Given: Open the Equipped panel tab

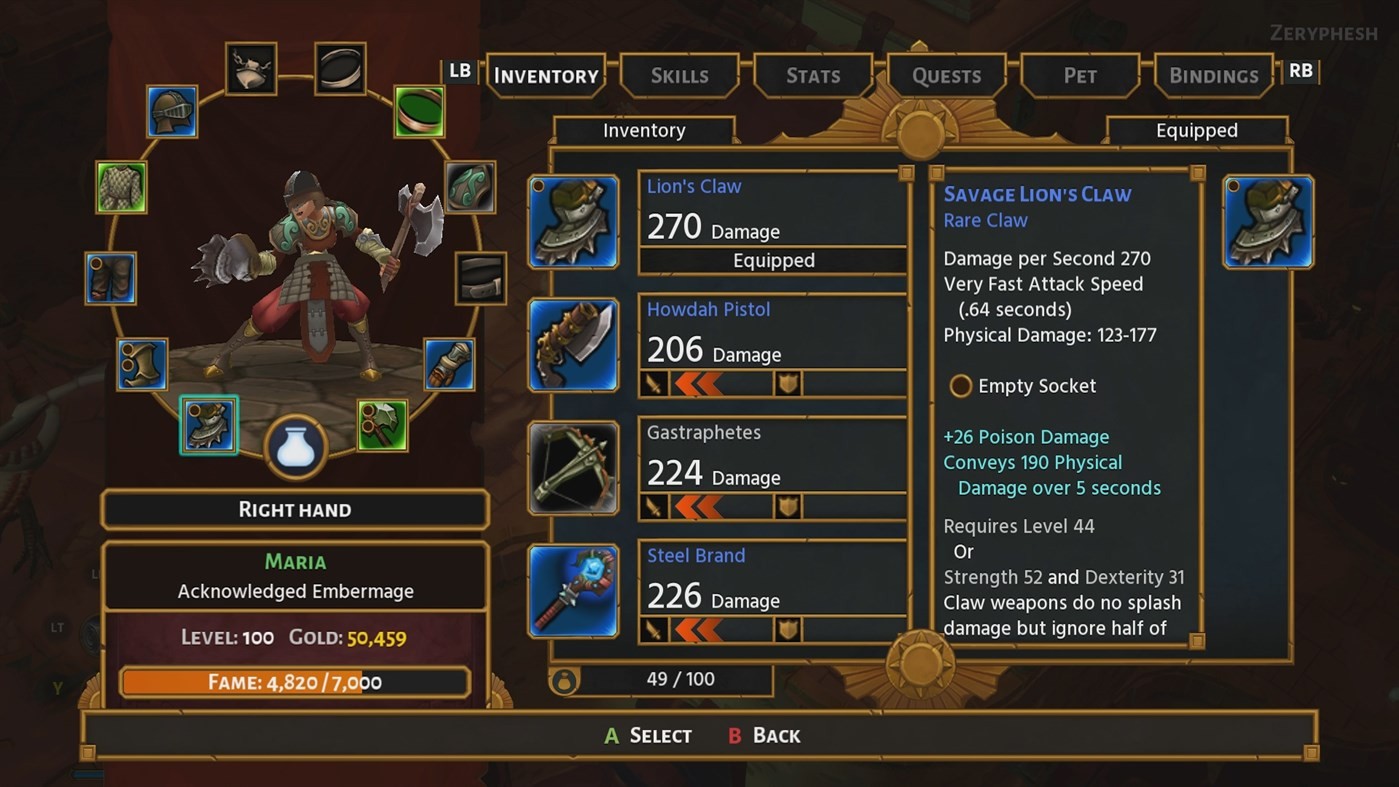Looking at the screenshot, I should point(1197,130).
